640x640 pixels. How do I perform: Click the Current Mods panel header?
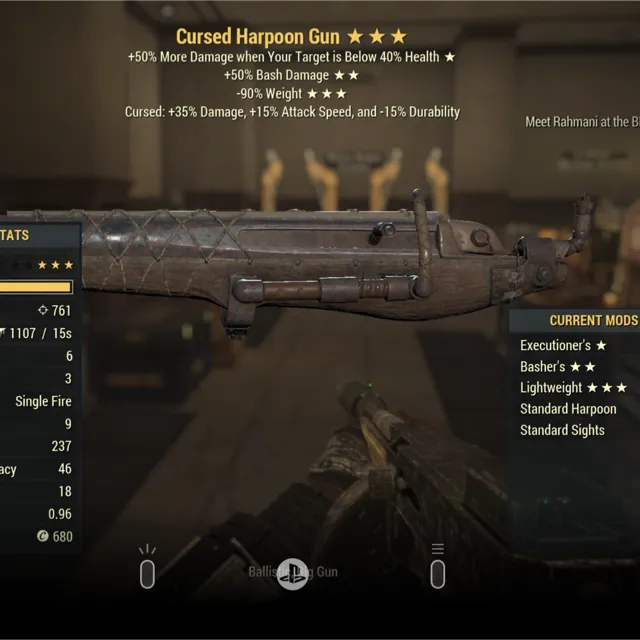point(592,321)
